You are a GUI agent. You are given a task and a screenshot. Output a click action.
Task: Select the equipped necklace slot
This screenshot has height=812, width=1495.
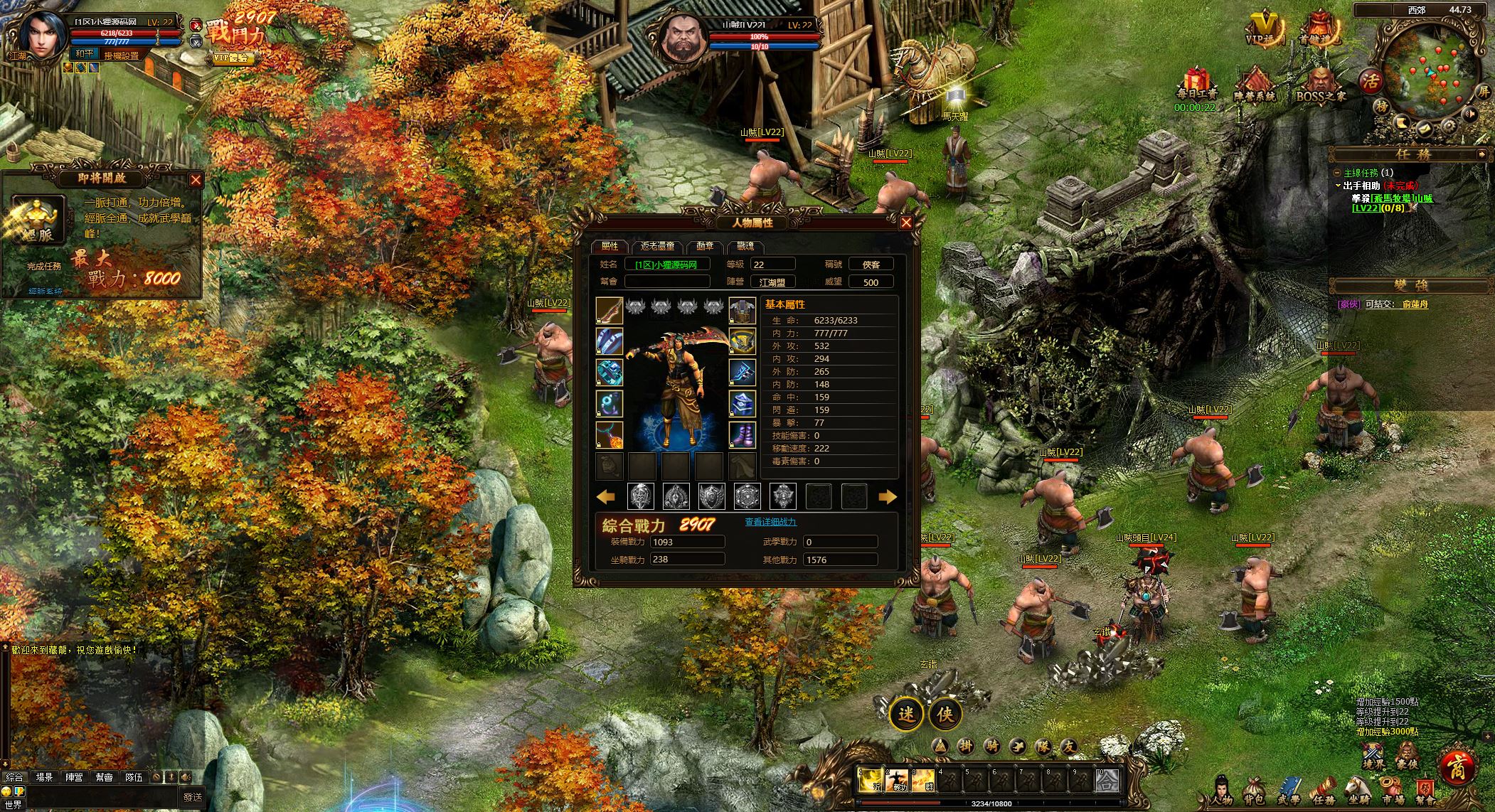pyautogui.click(x=610, y=434)
